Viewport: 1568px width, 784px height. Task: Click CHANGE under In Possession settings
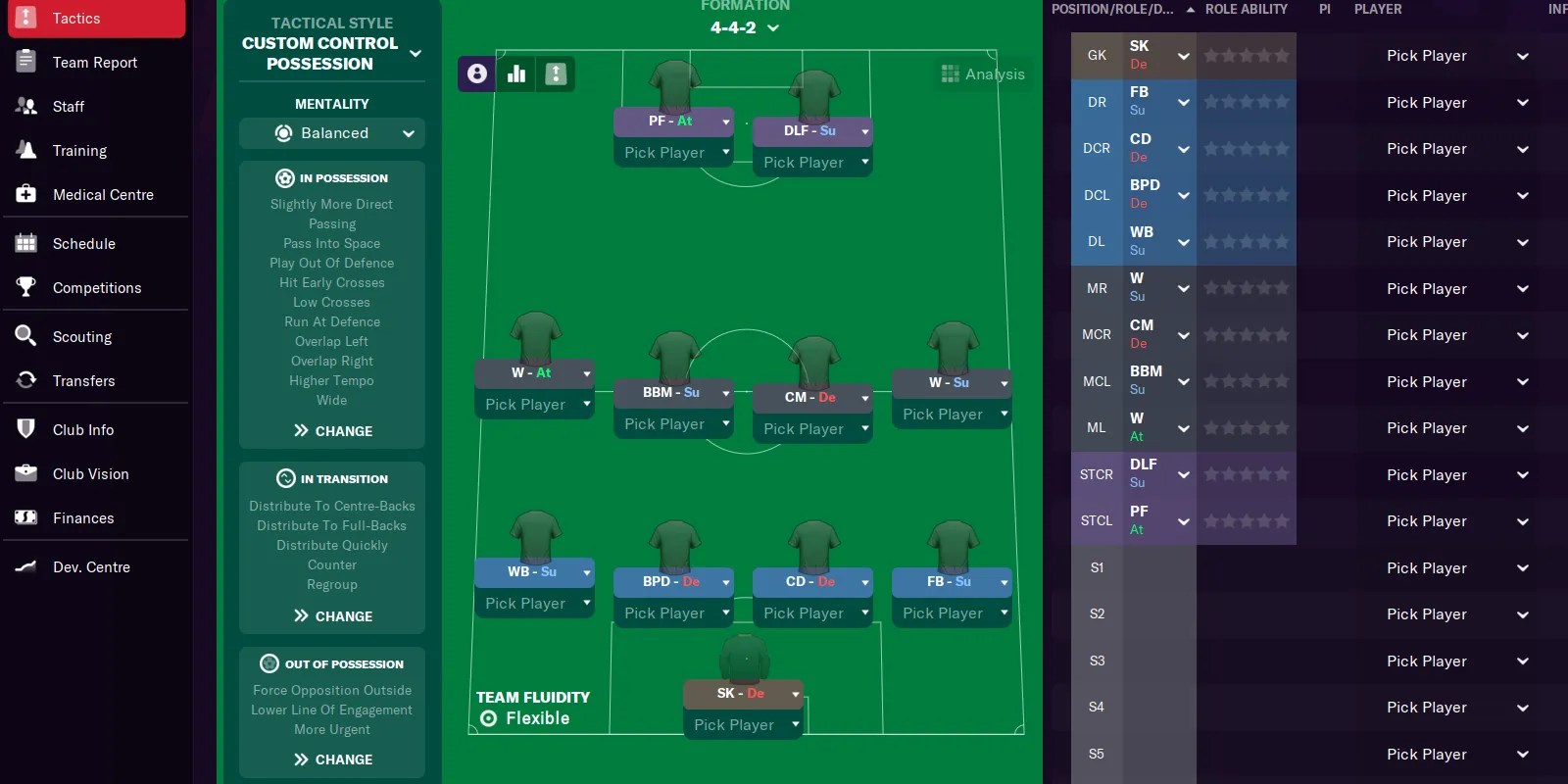[x=331, y=430]
